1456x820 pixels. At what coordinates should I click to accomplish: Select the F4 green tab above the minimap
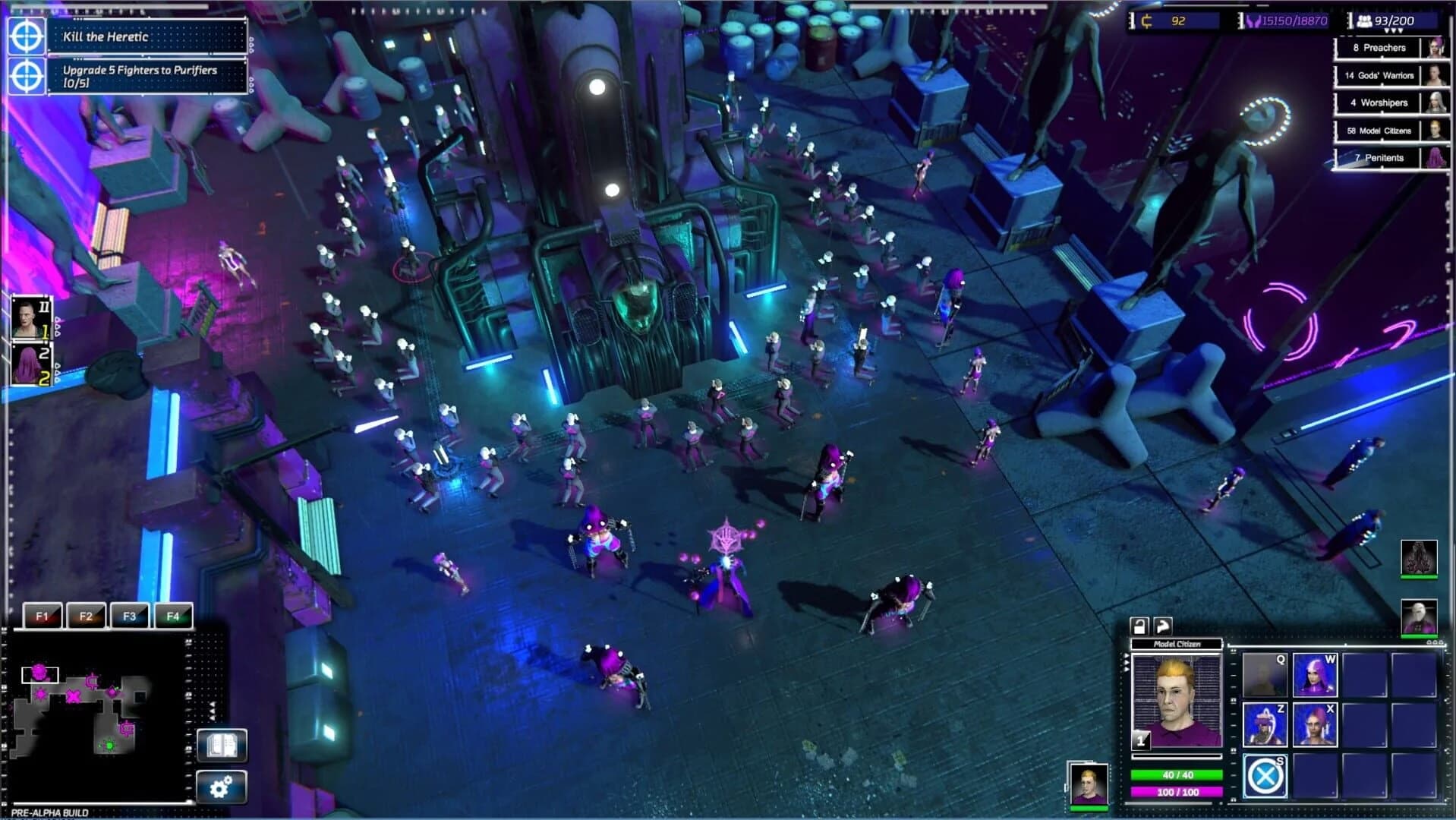coord(175,617)
